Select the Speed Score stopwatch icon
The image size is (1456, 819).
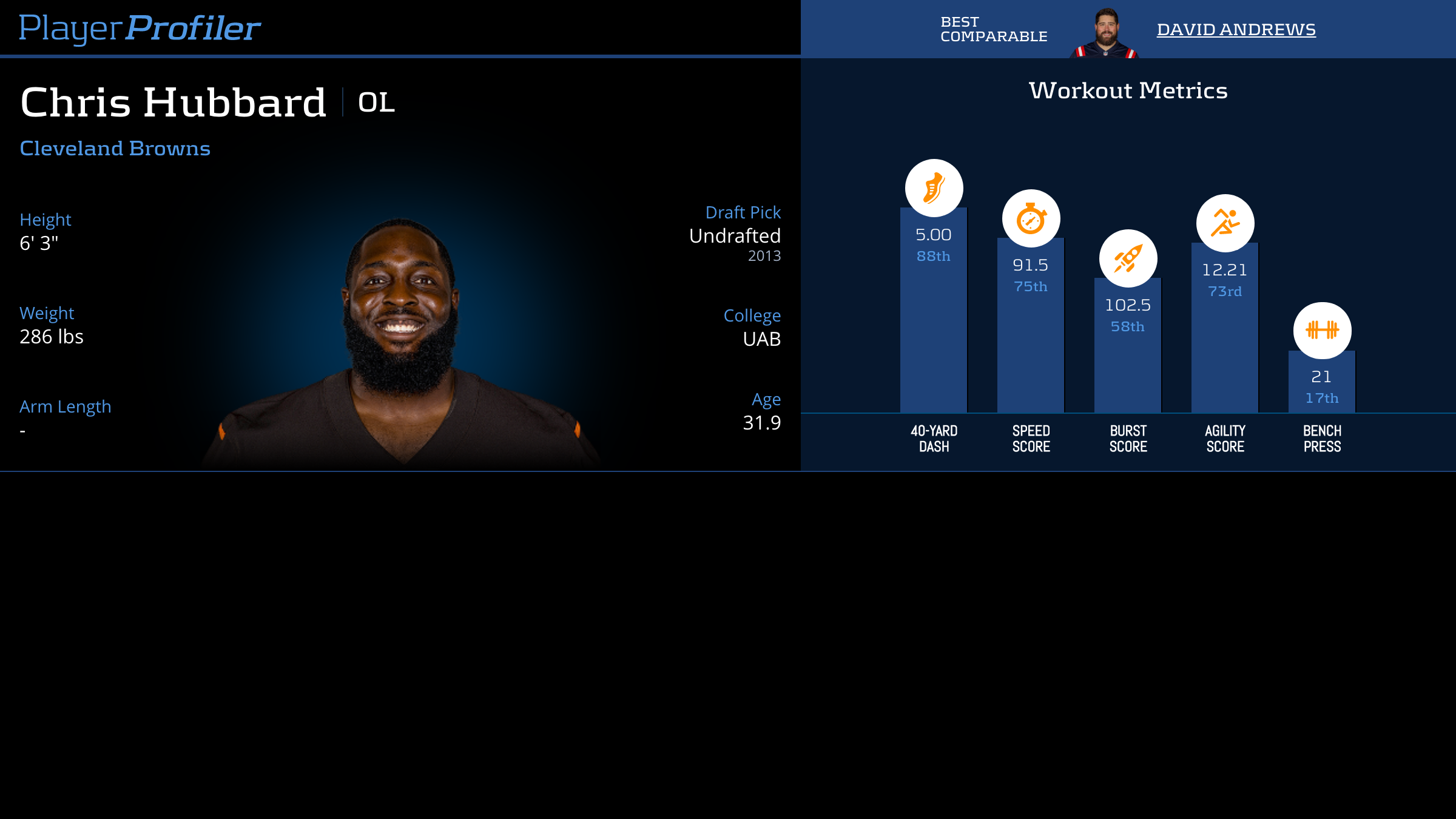coord(1031,218)
